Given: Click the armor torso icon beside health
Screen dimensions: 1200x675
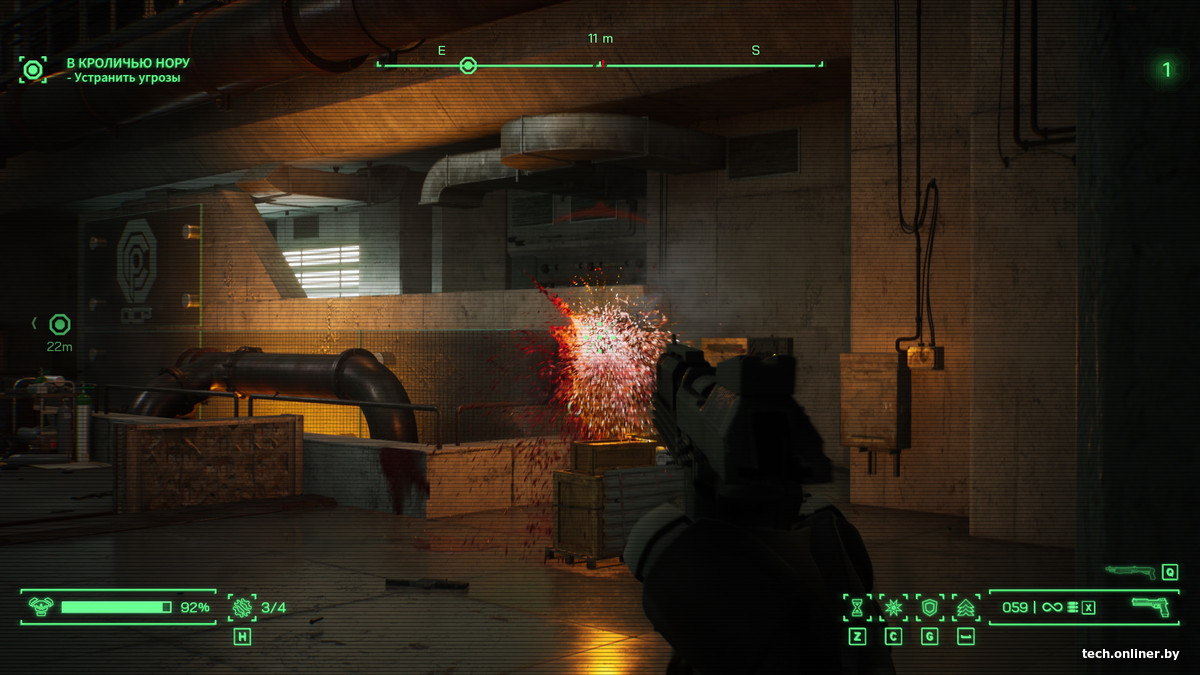Looking at the screenshot, I should (41, 606).
